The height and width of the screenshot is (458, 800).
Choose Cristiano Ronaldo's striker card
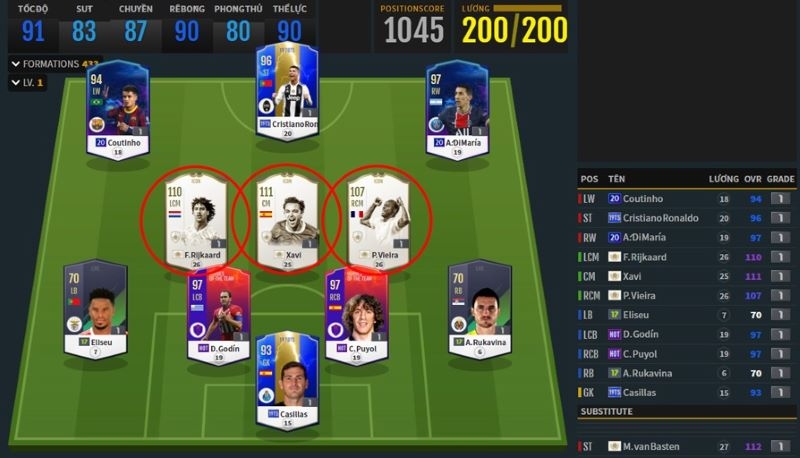(286, 92)
